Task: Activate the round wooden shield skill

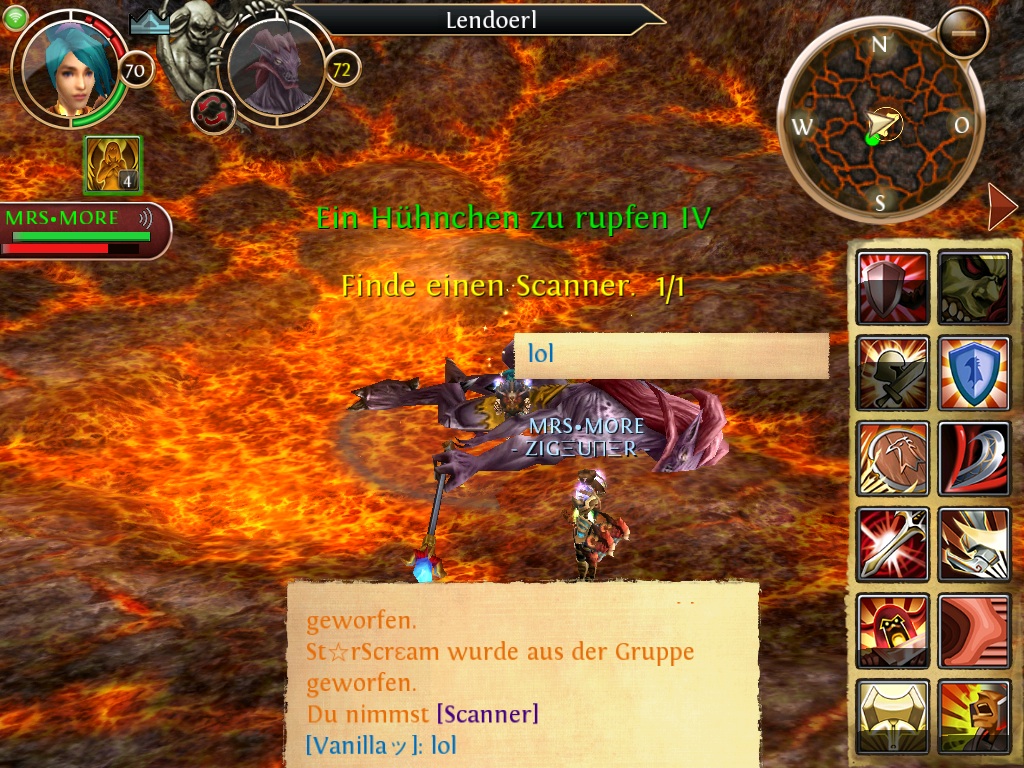Action: [x=893, y=459]
